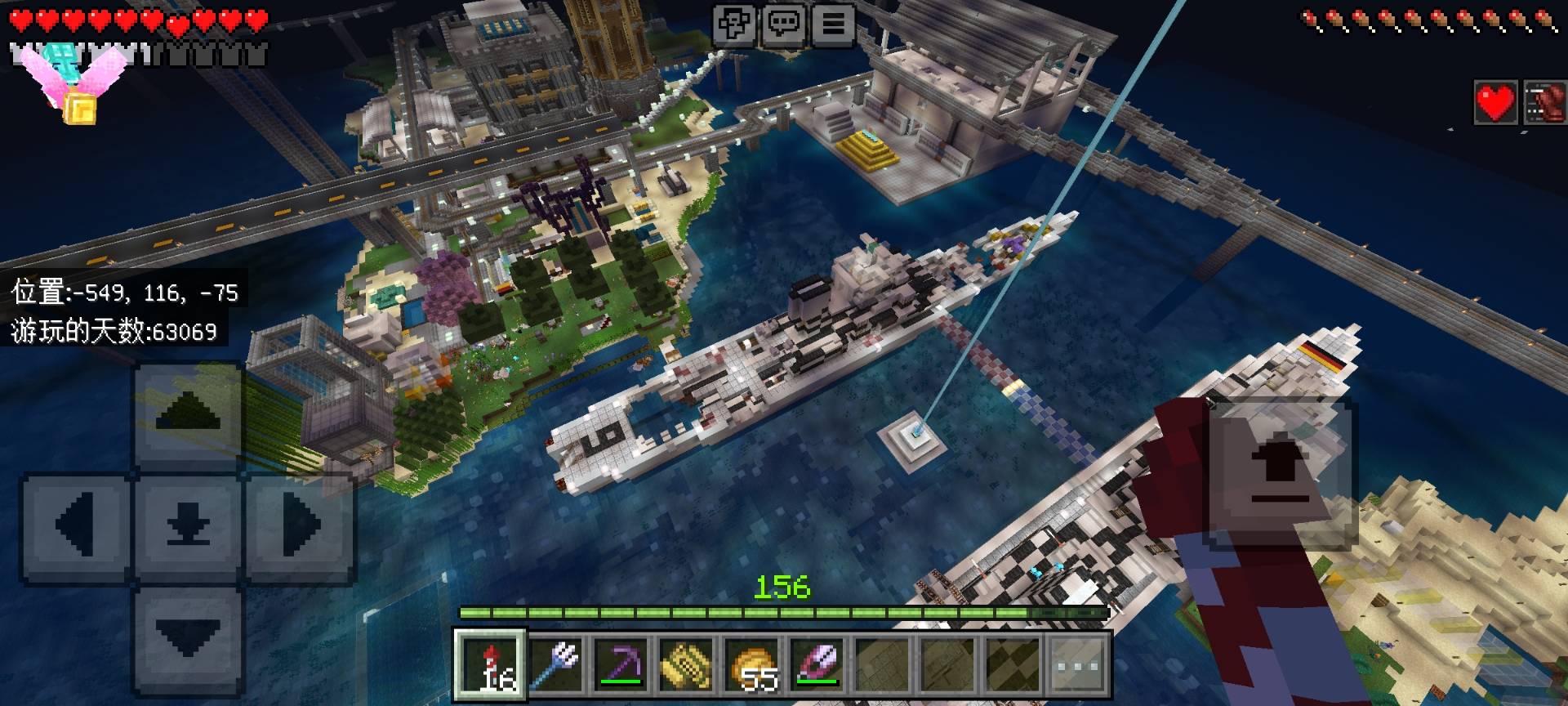Tap the center descend button on D-pad
The height and width of the screenshot is (706, 1568).
coord(188,525)
